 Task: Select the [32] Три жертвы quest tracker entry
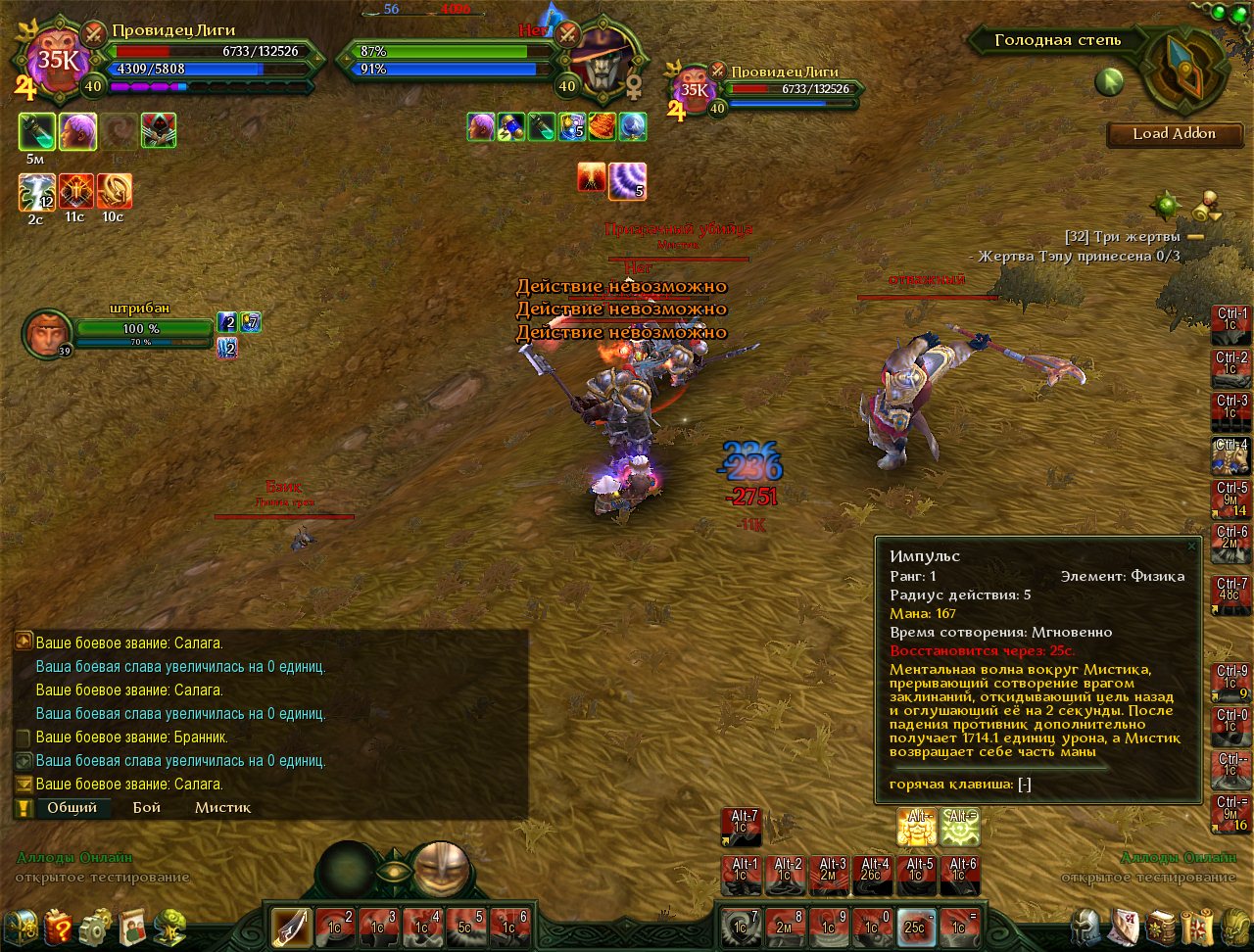1127,236
